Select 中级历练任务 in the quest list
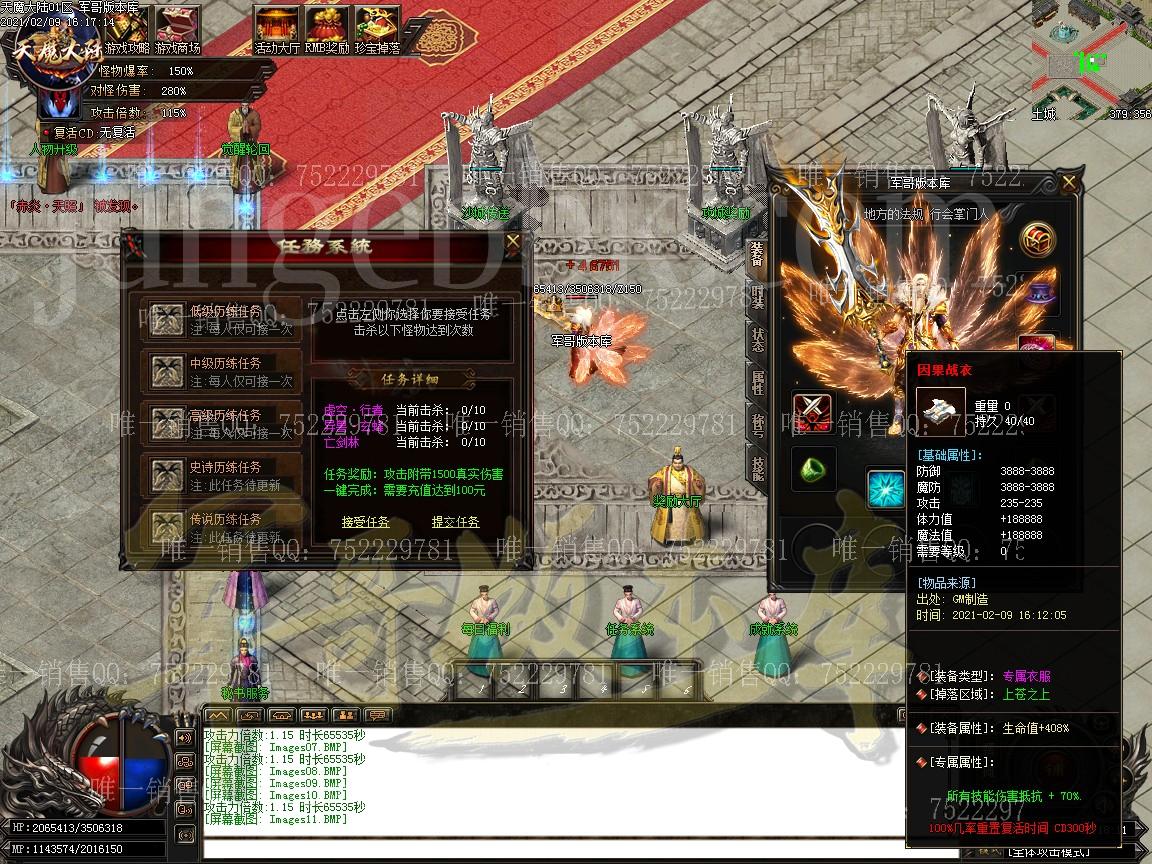 click(221, 370)
